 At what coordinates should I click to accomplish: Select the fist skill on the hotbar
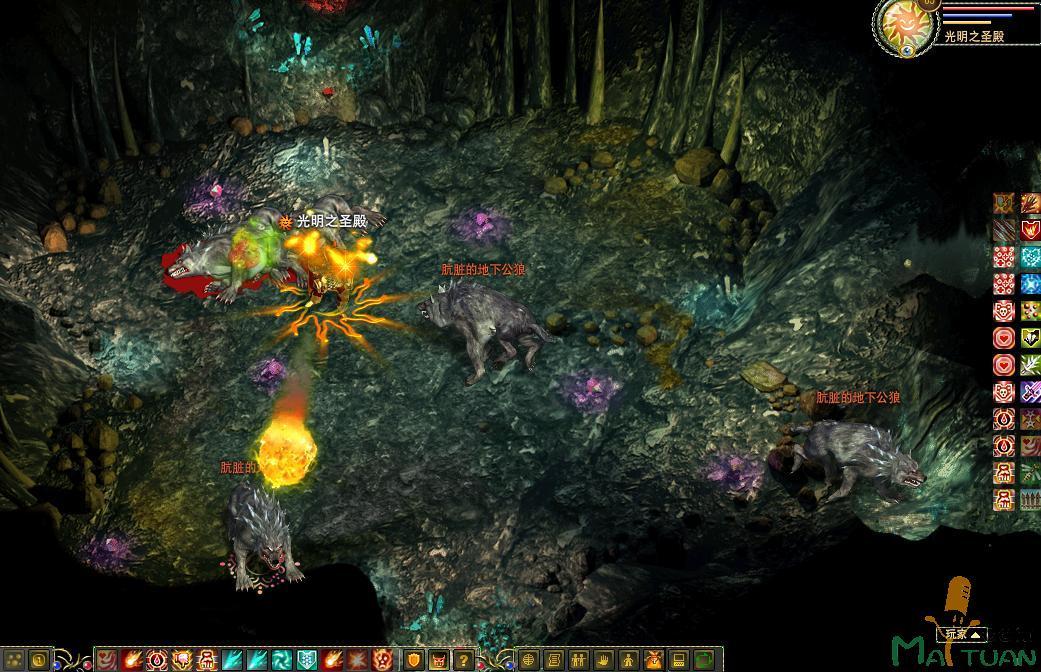181,660
